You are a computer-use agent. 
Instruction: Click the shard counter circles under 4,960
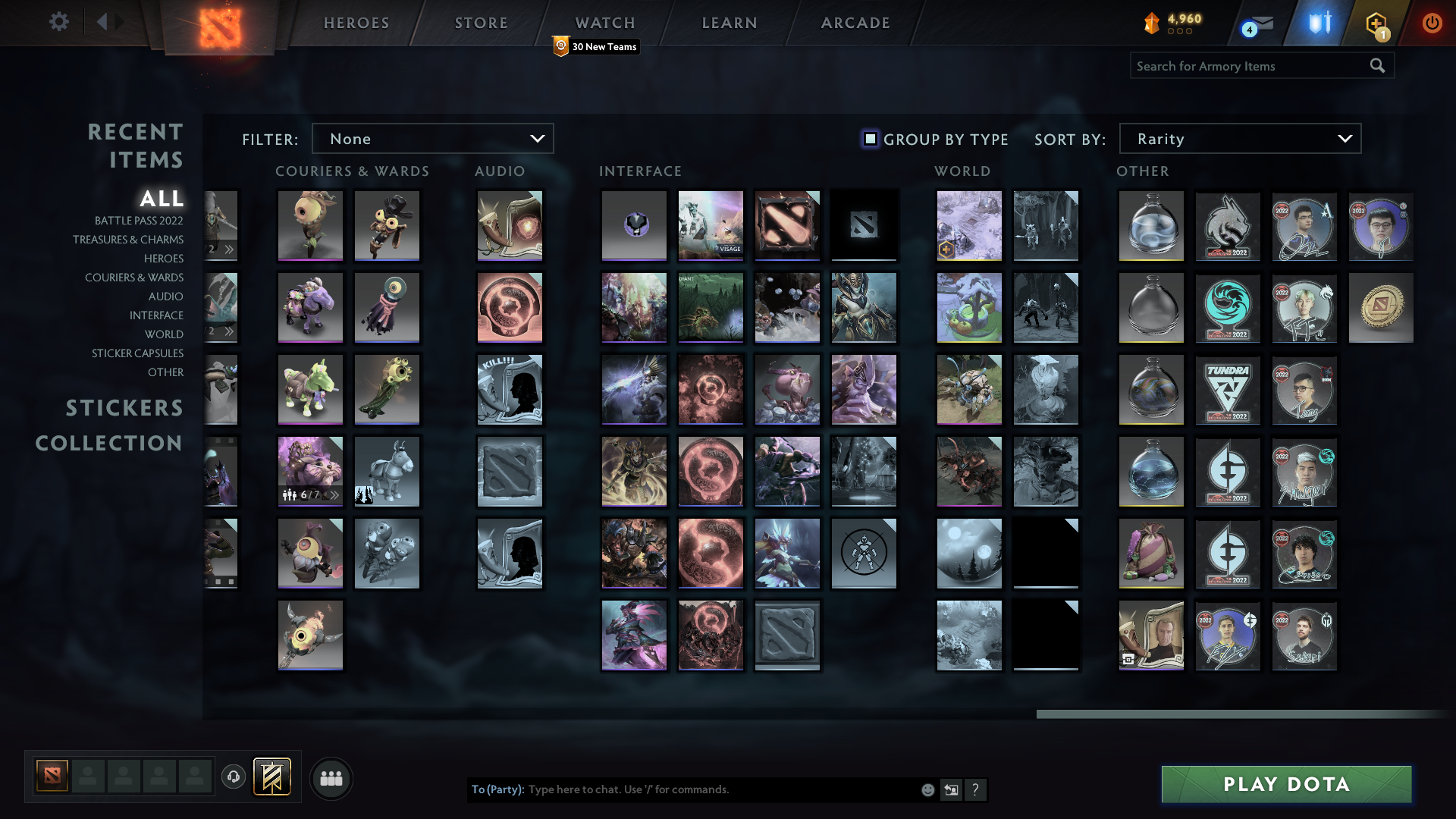(1178, 32)
